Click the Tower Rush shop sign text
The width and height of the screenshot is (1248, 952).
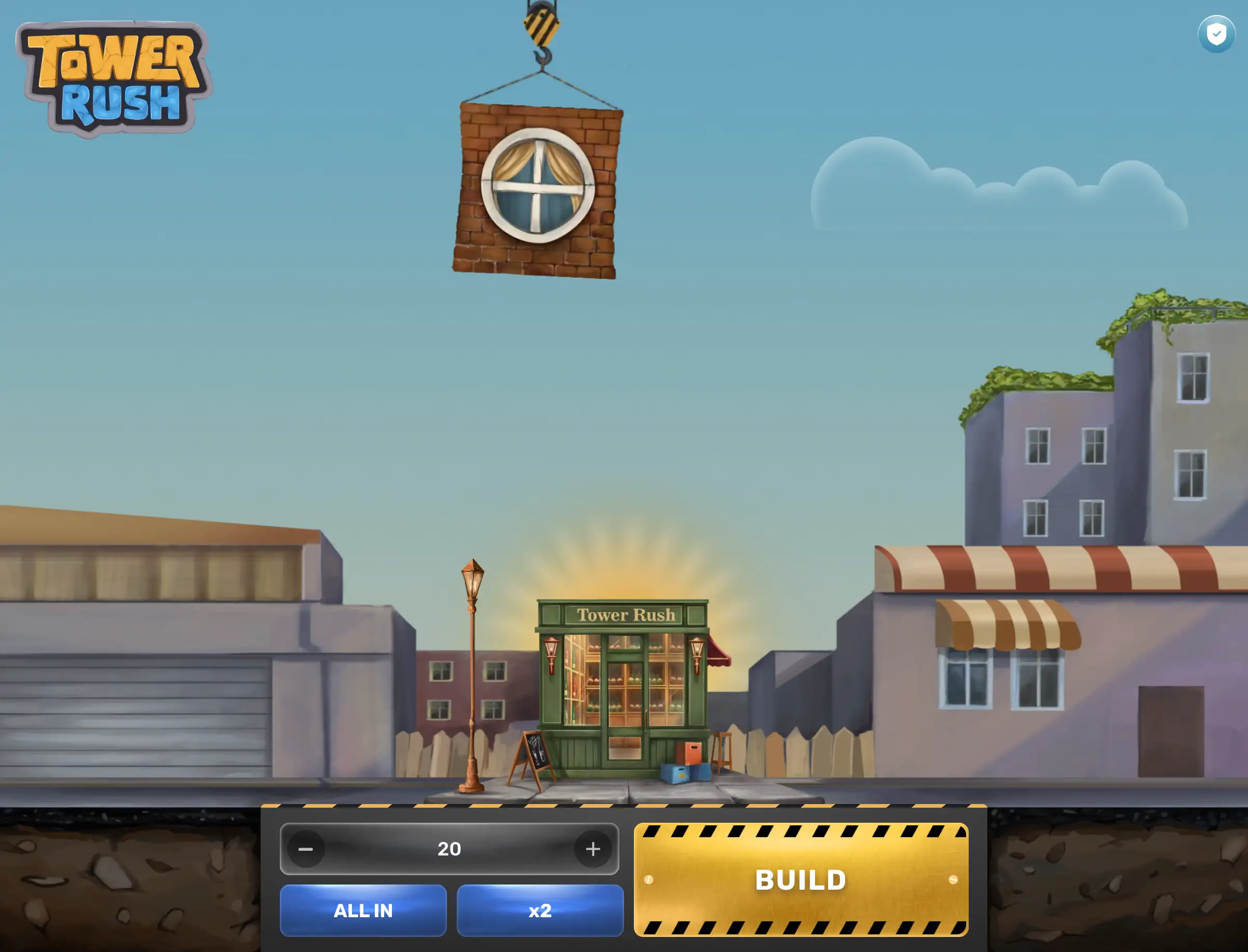[625, 615]
